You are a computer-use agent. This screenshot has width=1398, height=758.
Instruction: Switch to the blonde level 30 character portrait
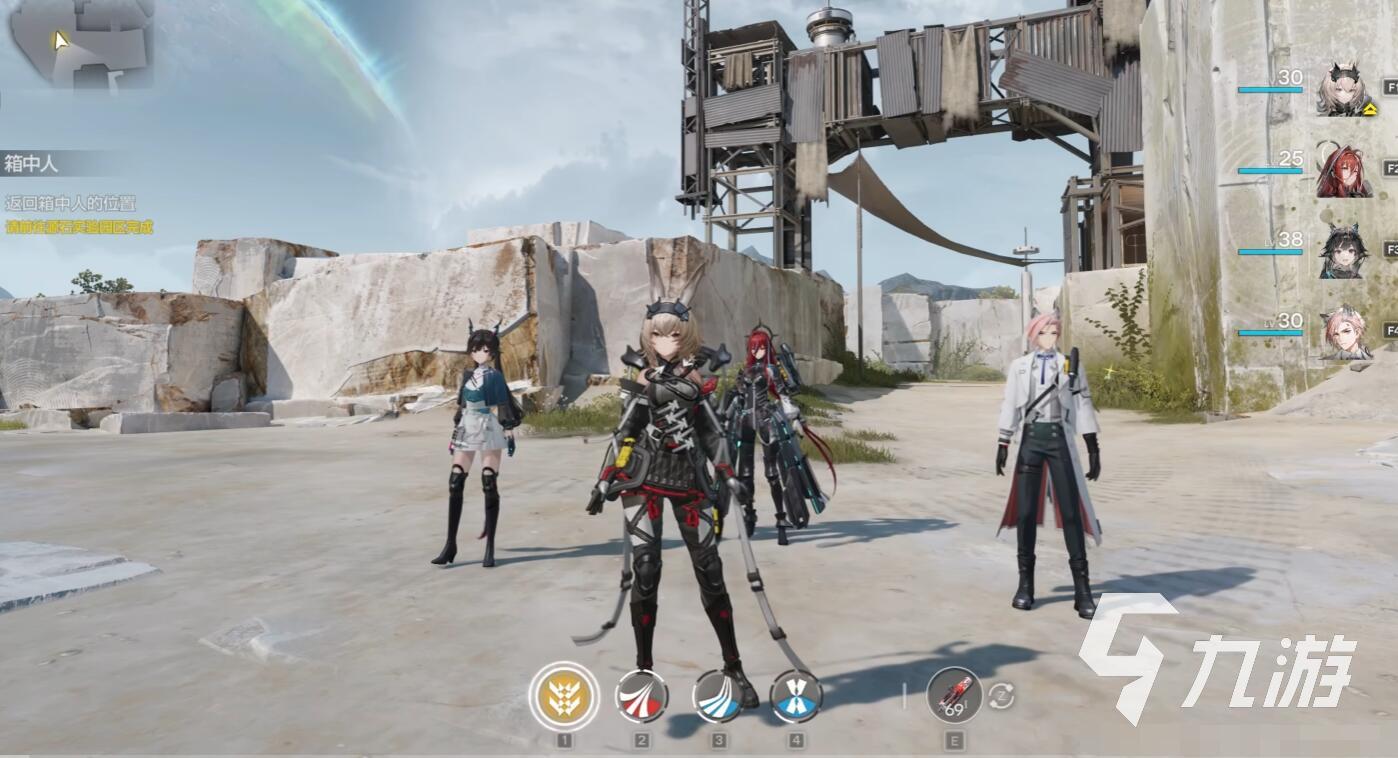(x=1346, y=89)
